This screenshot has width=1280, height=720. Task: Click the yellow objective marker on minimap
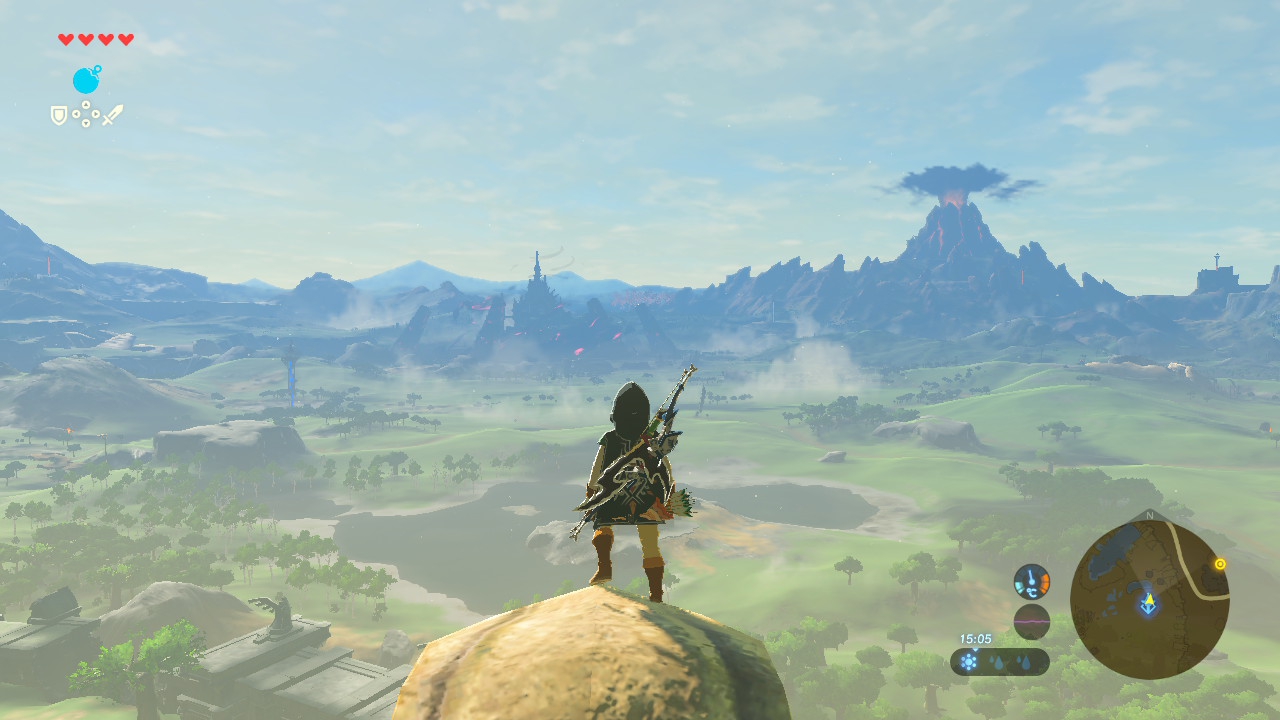pos(1220,564)
